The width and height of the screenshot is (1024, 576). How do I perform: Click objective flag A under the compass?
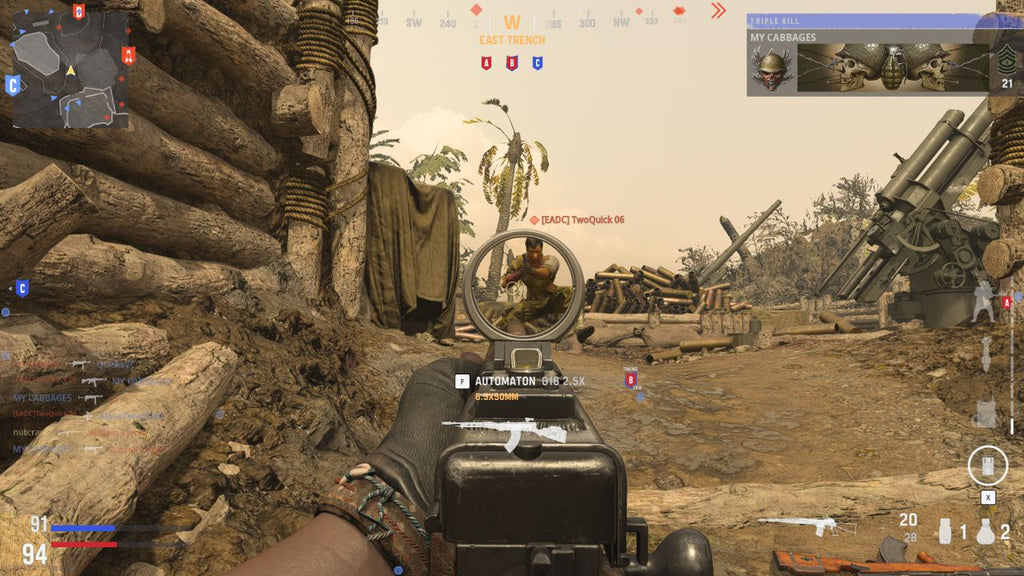click(x=487, y=63)
